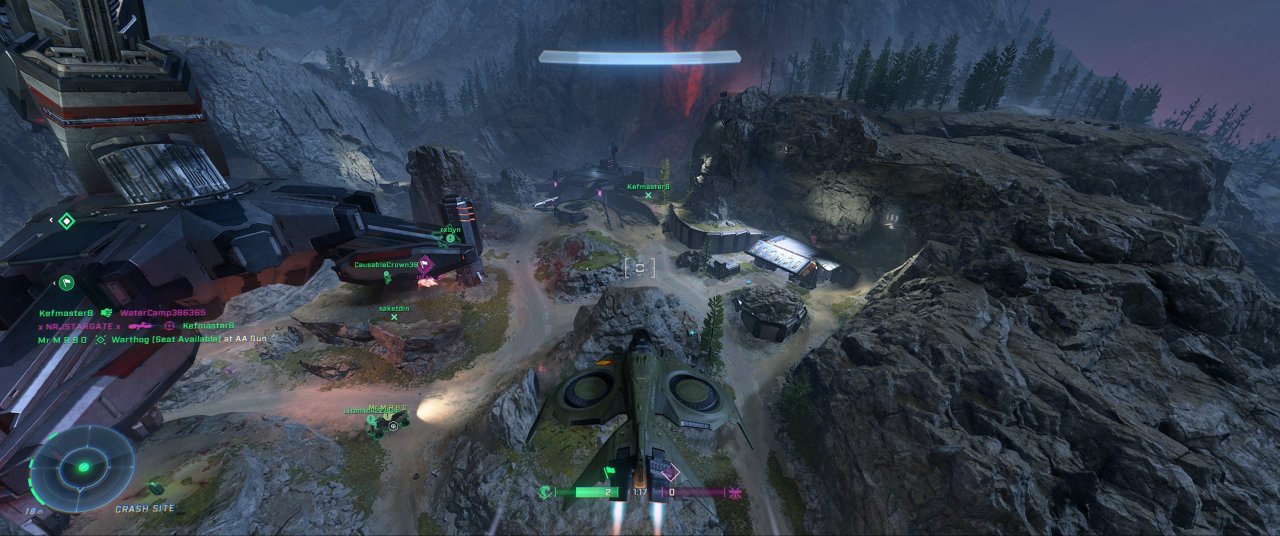This screenshot has height=536, width=1280.
Task: Click the green flag icon above the score bar
Action: coord(608,470)
